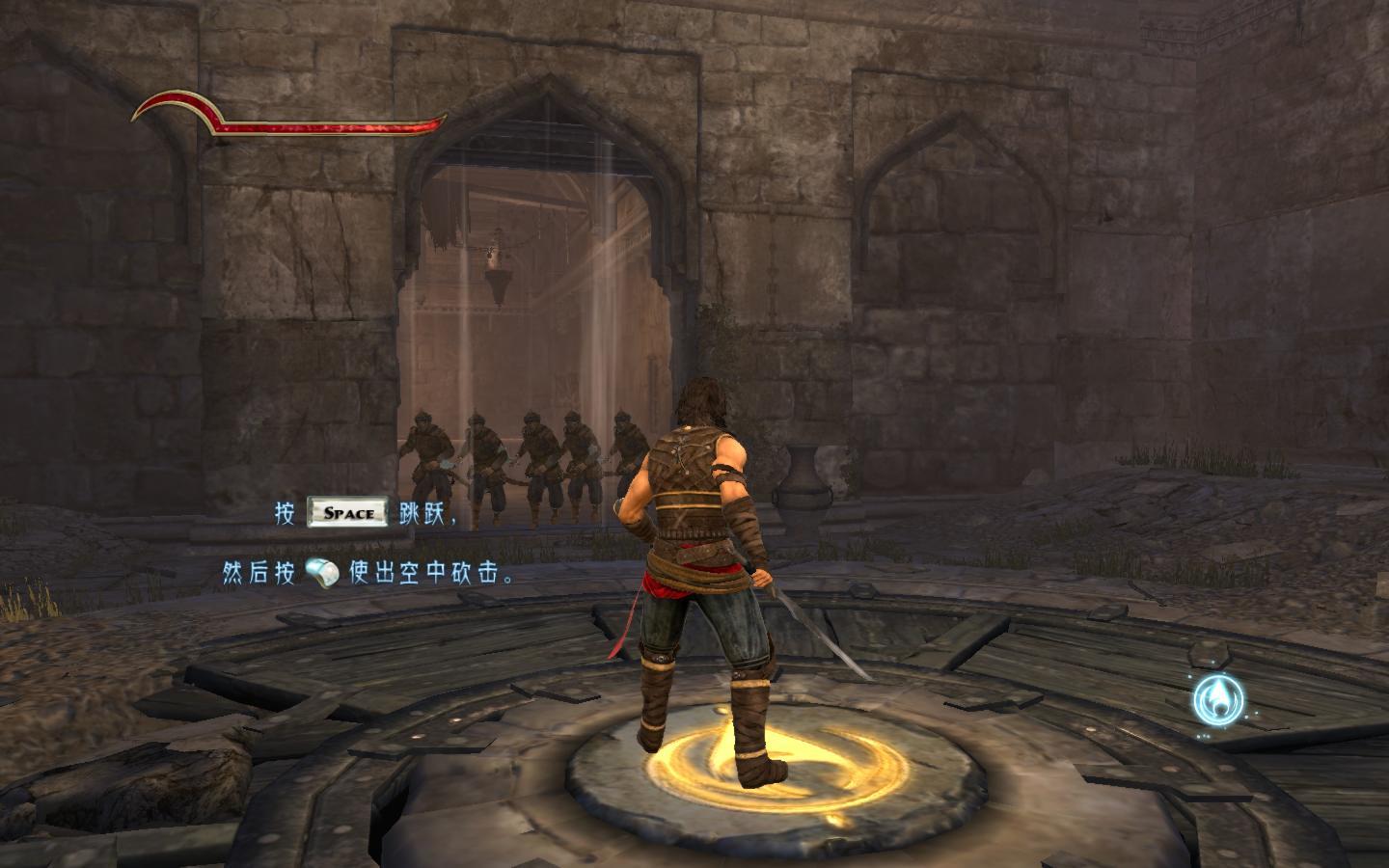Select the glowing blue power icon
Image resolution: width=1389 pixels, height=868 pixels.
[1217, 701]
